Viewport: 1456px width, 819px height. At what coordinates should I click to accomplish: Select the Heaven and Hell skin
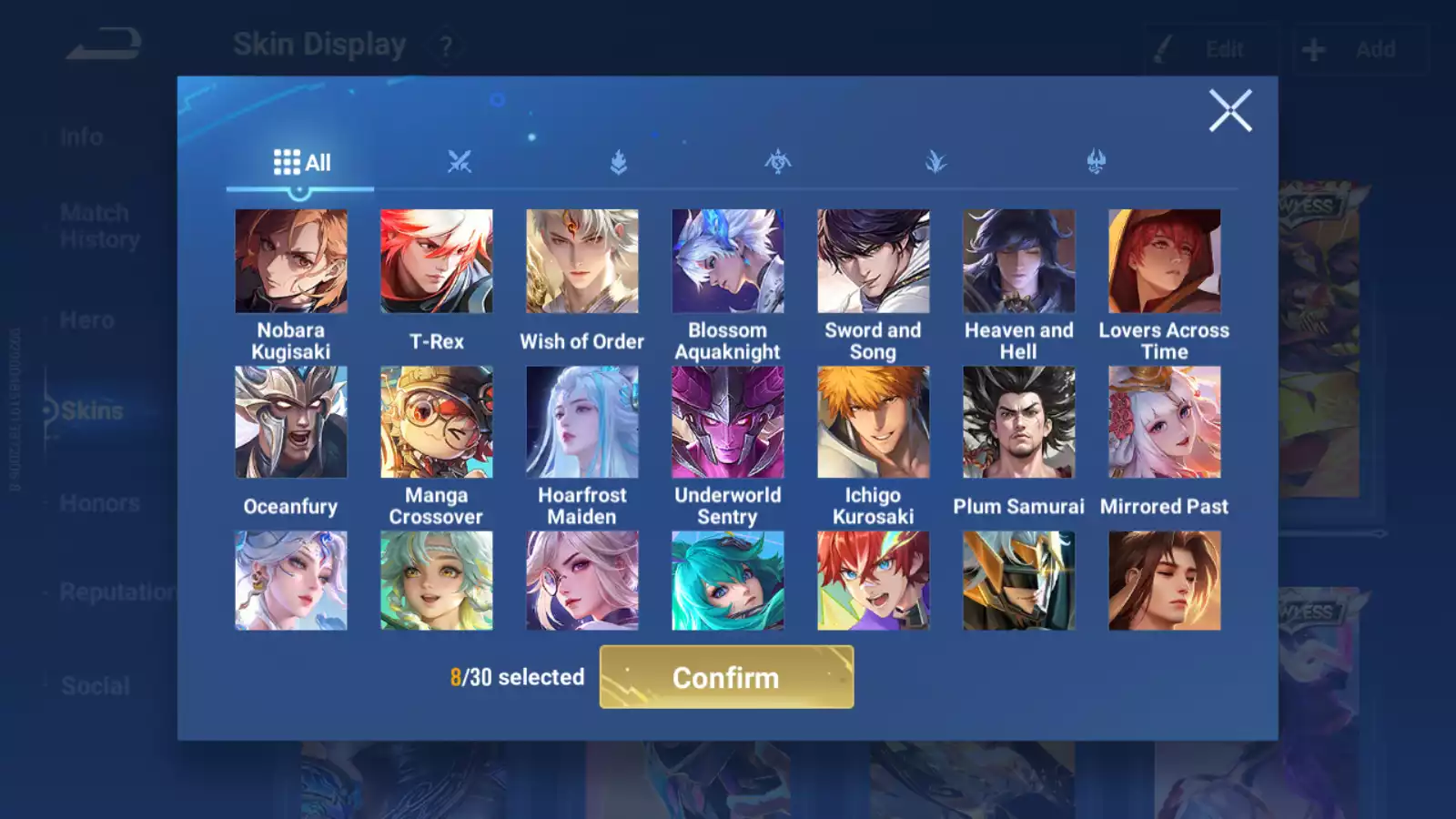click(1019, 262)
